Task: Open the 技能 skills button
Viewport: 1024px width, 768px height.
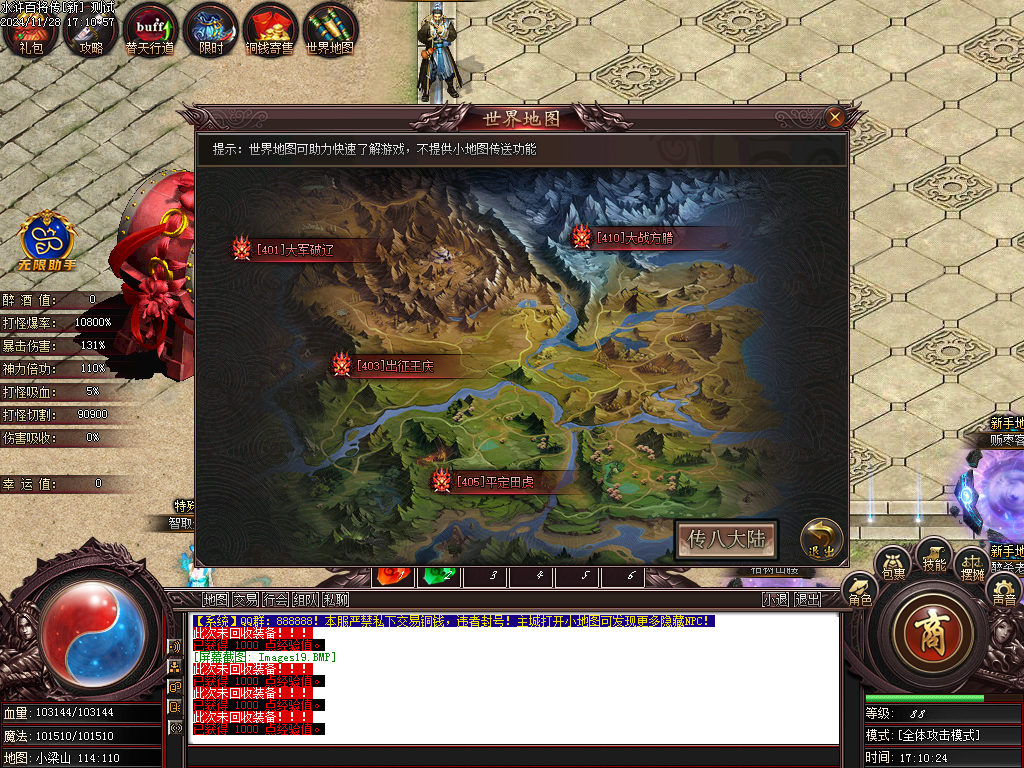Action: (934, 556)
